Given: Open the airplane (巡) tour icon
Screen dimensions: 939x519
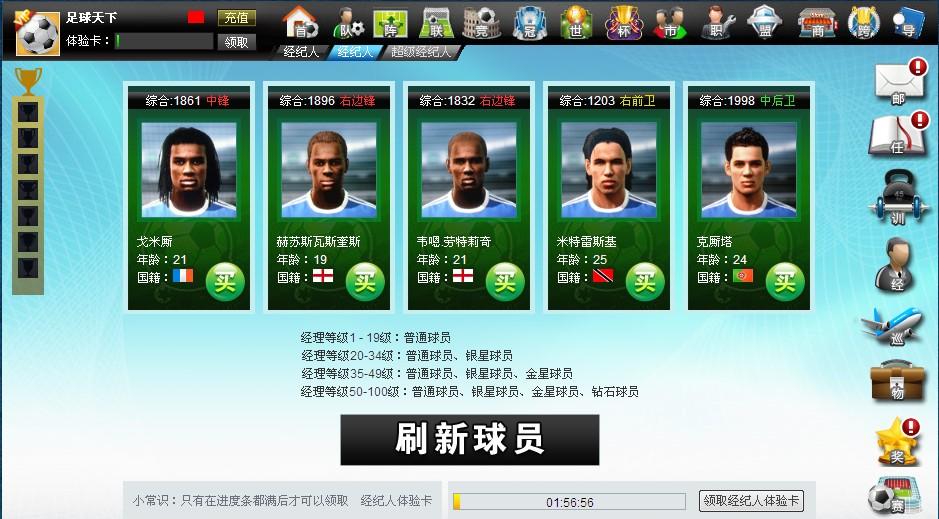Looking at the screenshot, I should tap(893, 325).
